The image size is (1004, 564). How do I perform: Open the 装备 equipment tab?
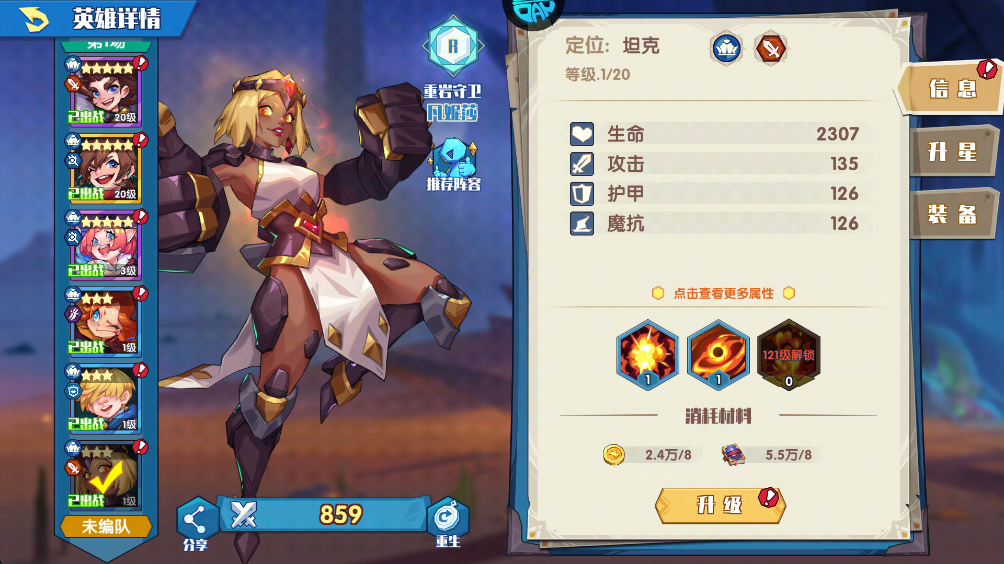tap(951, 214)
